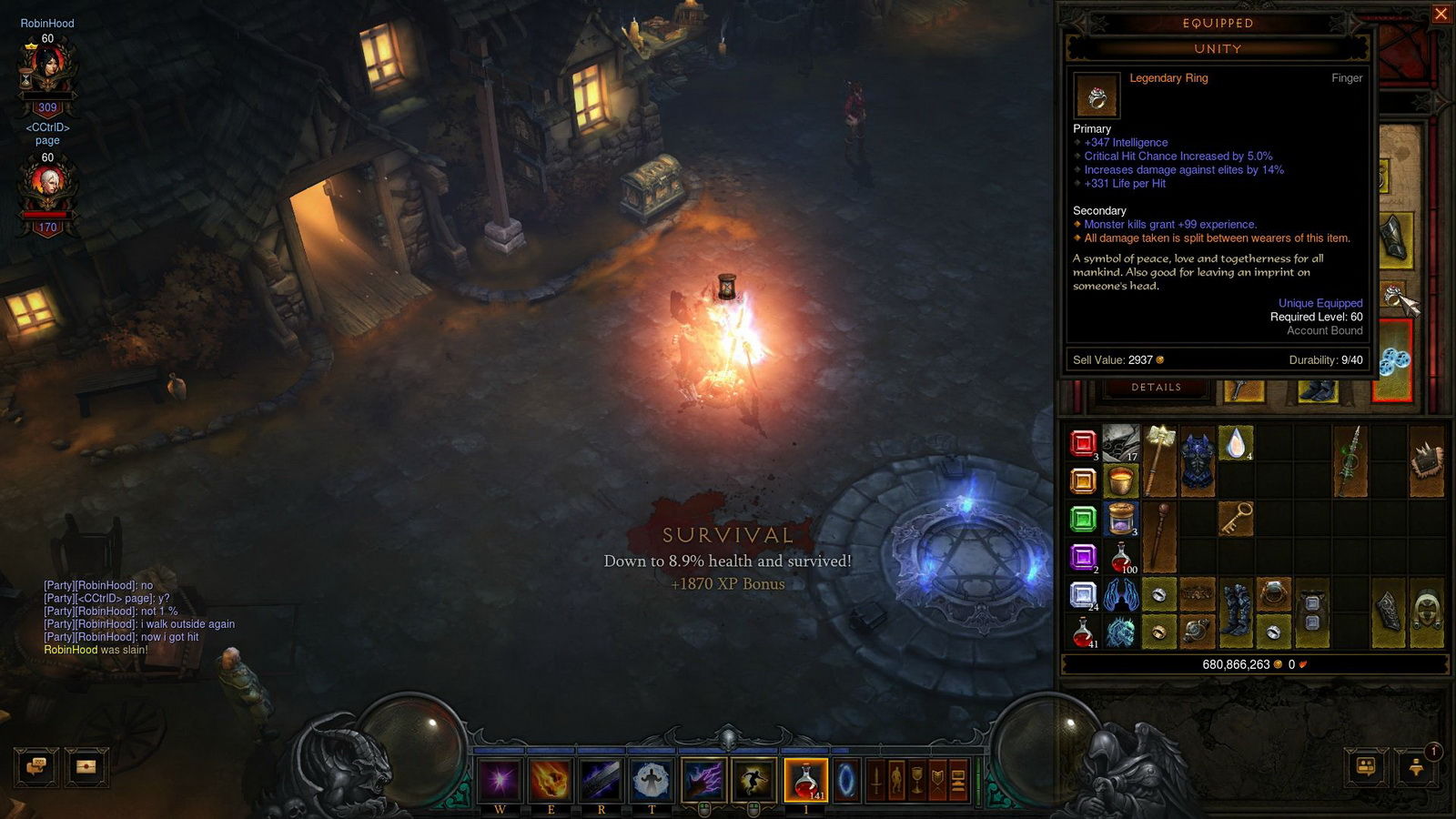Use the health potion on the action bar
1456x819 pixels.
(x=806, y=780)
